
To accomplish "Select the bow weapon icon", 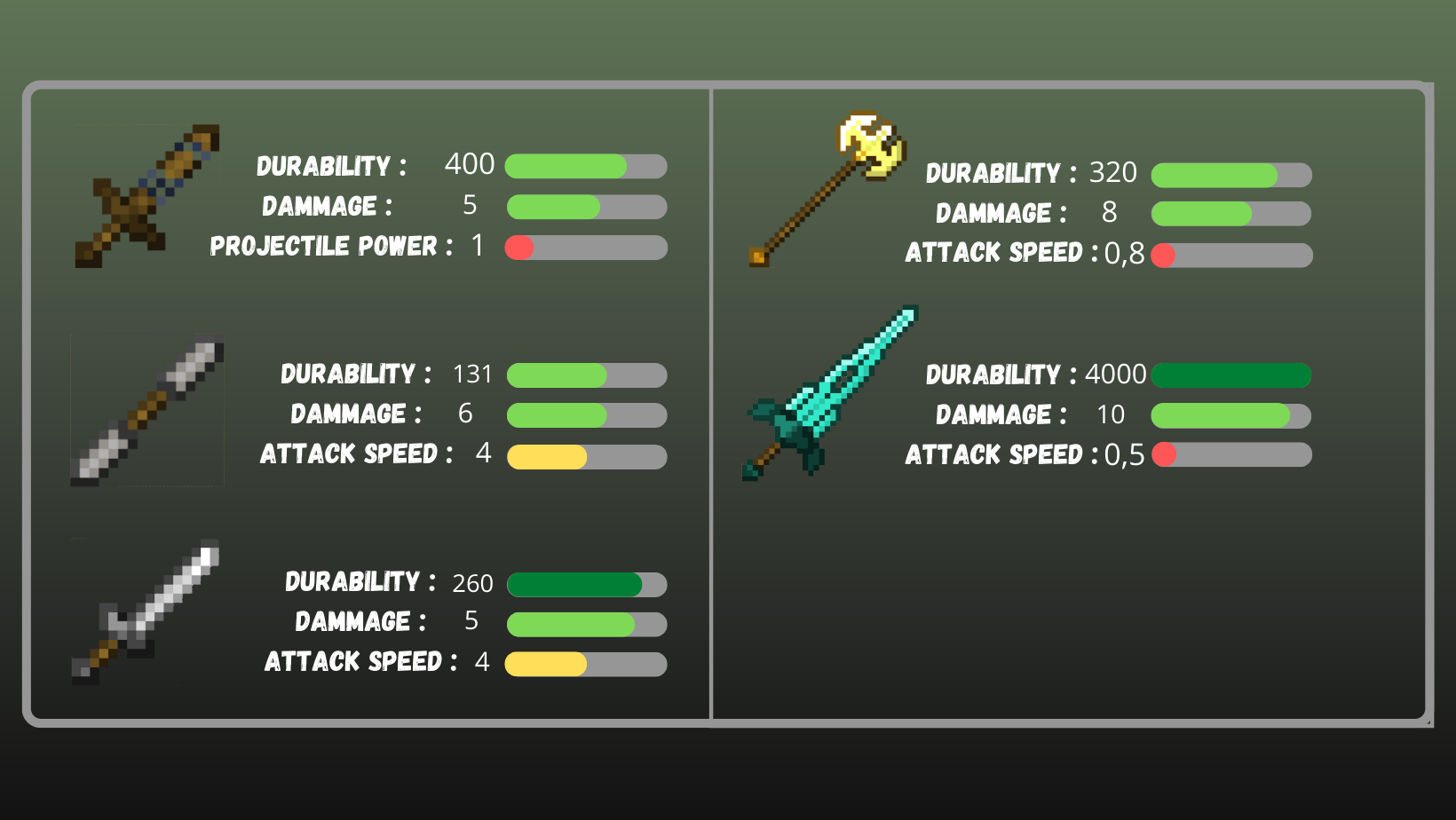I will point(147,195).
